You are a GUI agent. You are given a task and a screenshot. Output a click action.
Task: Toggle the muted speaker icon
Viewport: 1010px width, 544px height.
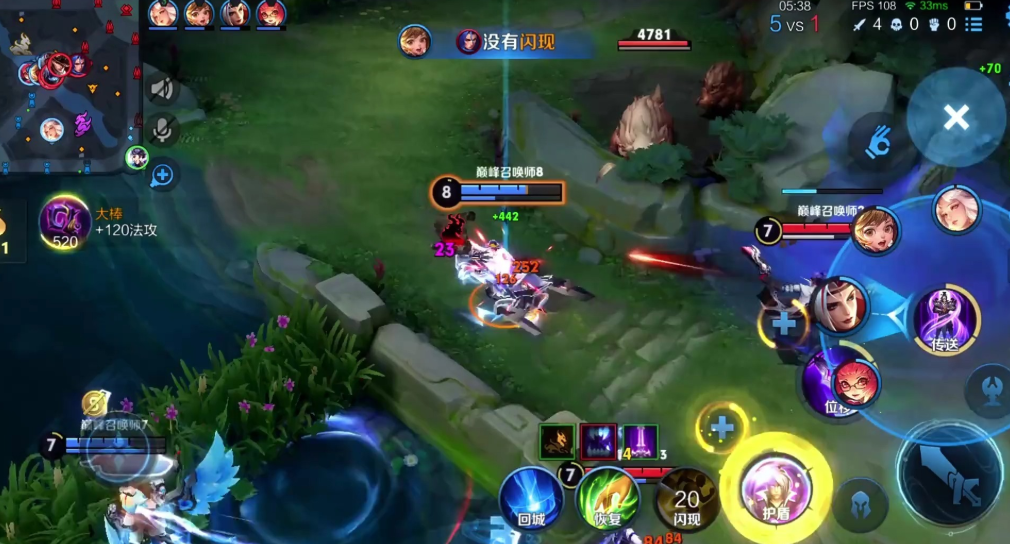tap(162, 89)
